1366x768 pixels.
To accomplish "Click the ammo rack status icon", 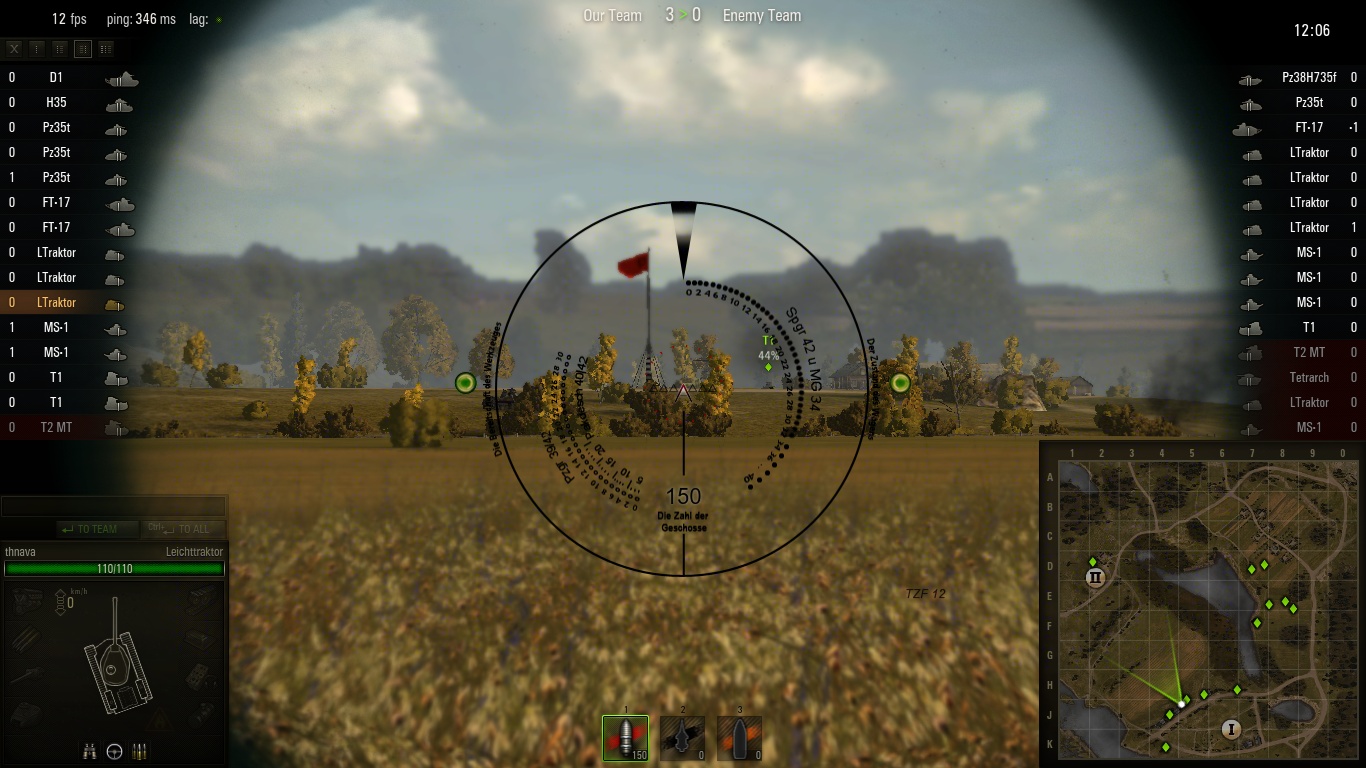I will (139, 750).
